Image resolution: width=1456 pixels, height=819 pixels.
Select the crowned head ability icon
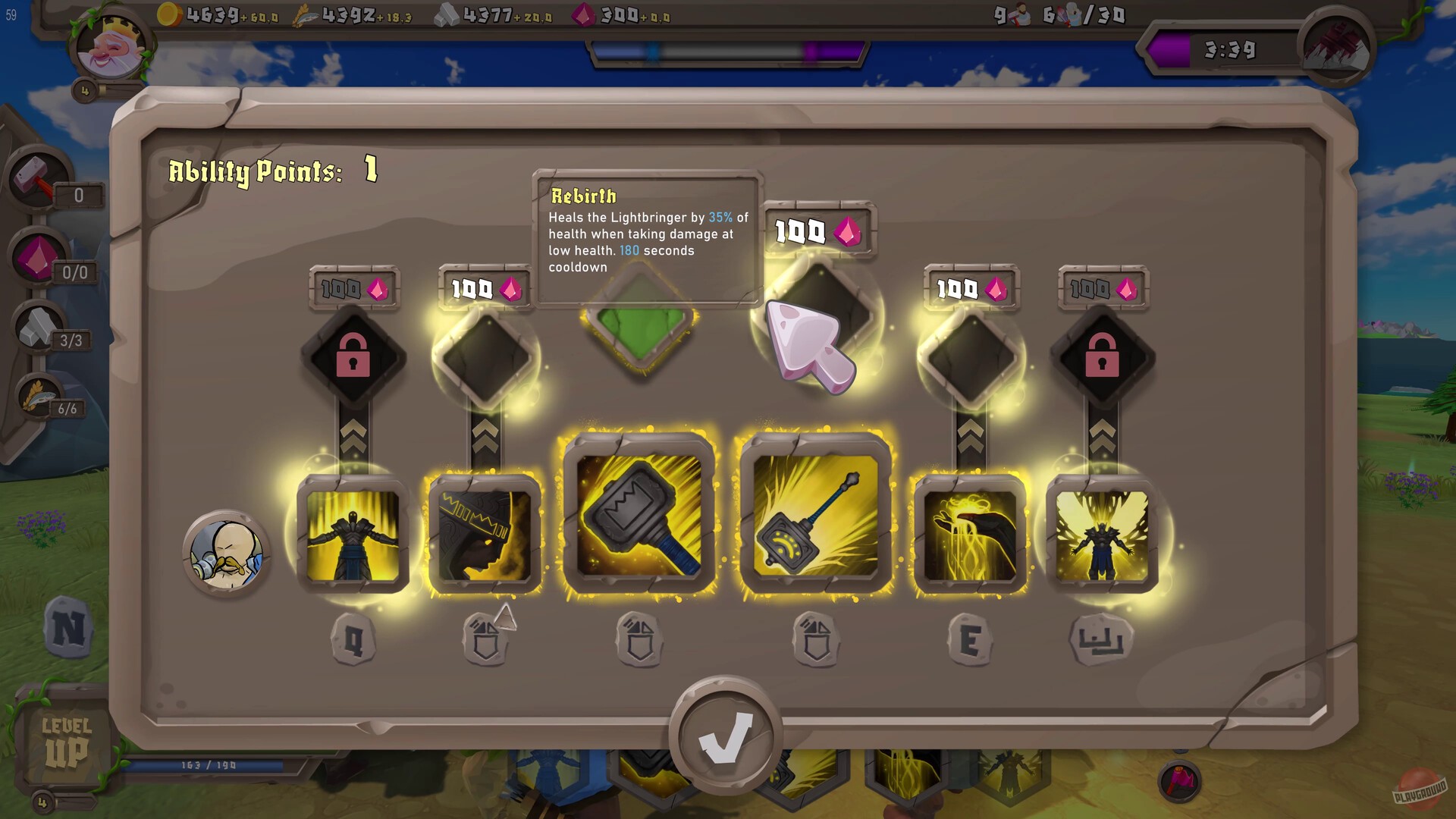484,531
